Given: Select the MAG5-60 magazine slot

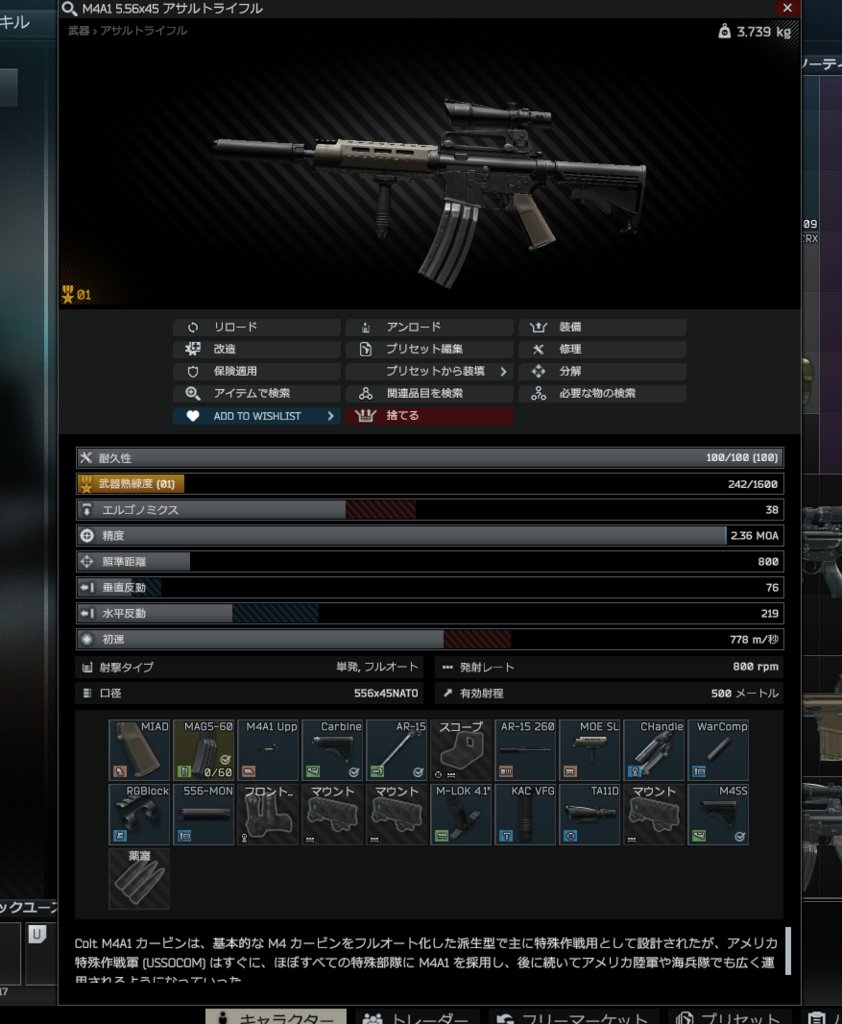Looking at the screenshot, I should tap(204, 750).
